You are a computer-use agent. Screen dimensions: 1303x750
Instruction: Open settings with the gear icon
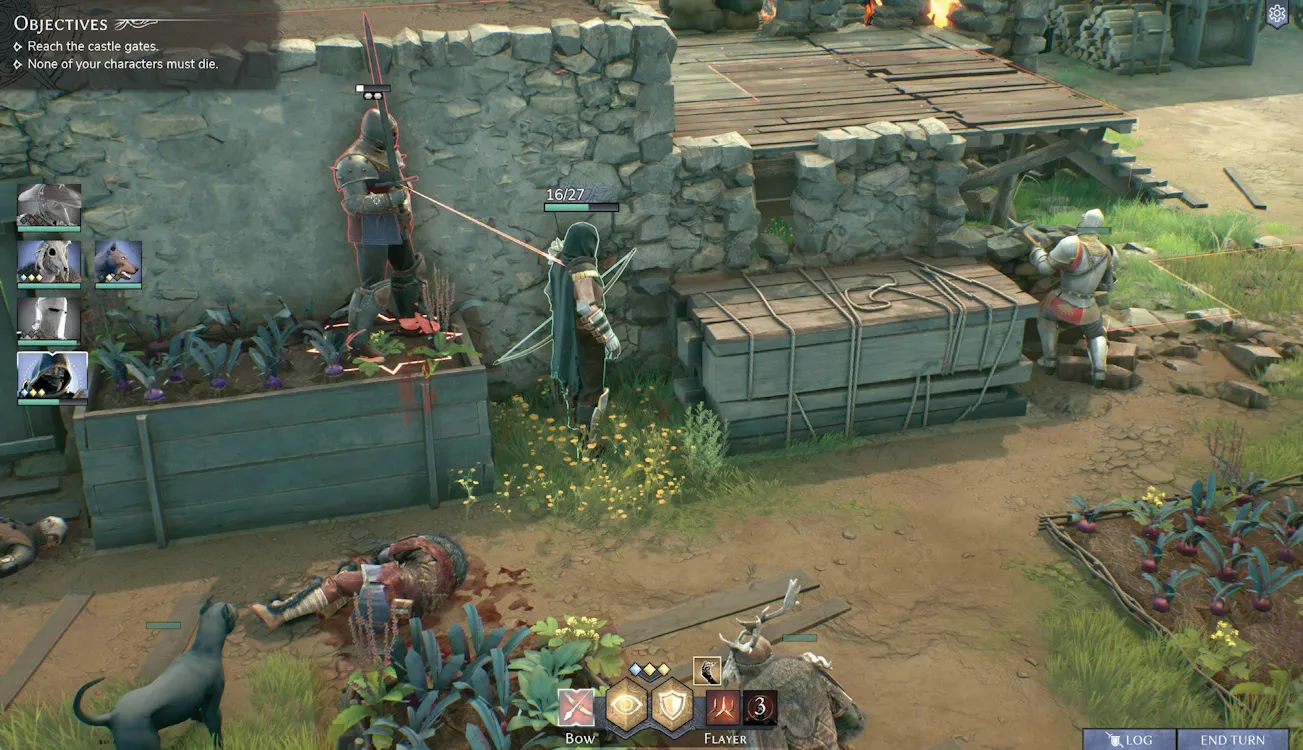pyautogui.click(x=1277, y=14)
